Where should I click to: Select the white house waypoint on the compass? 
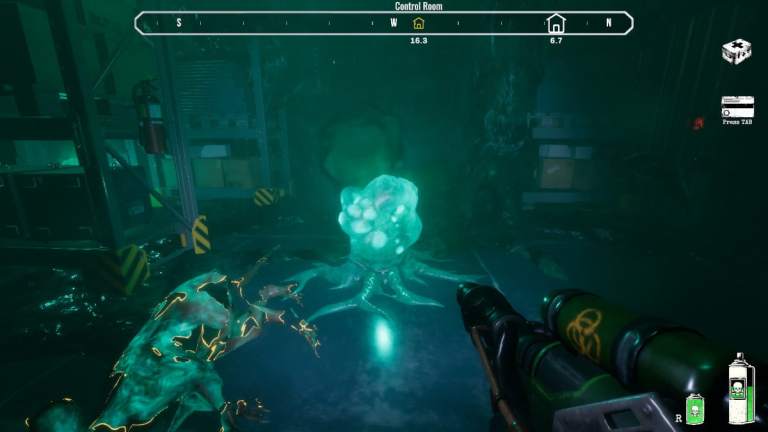556,23
